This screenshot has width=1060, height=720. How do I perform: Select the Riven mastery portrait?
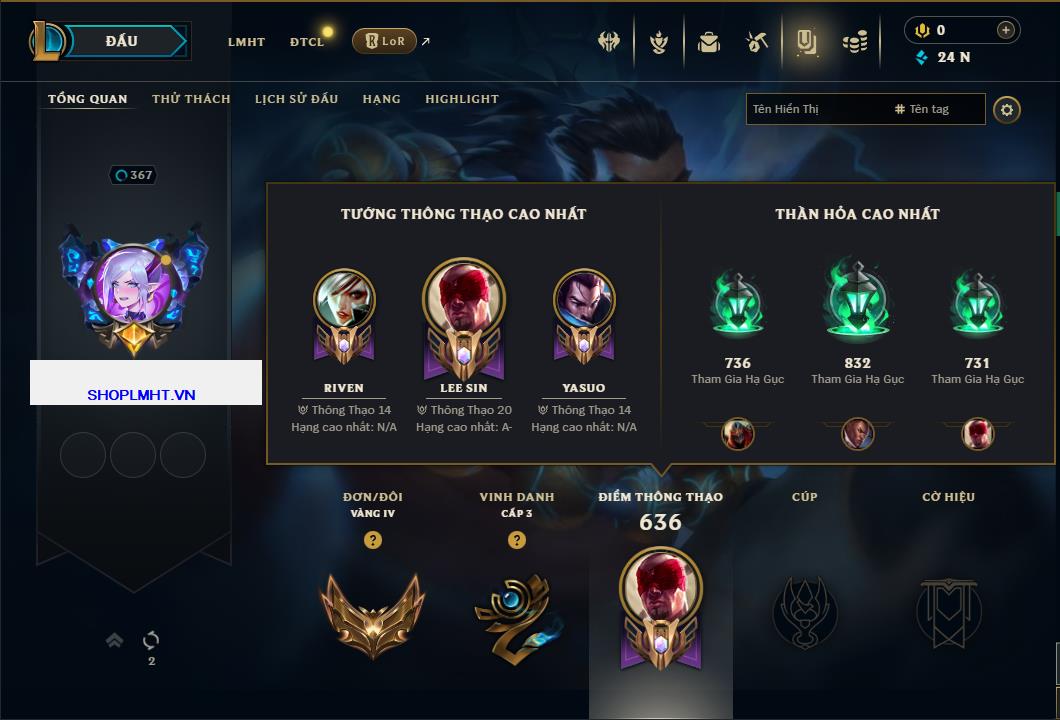tap(344, 300)
